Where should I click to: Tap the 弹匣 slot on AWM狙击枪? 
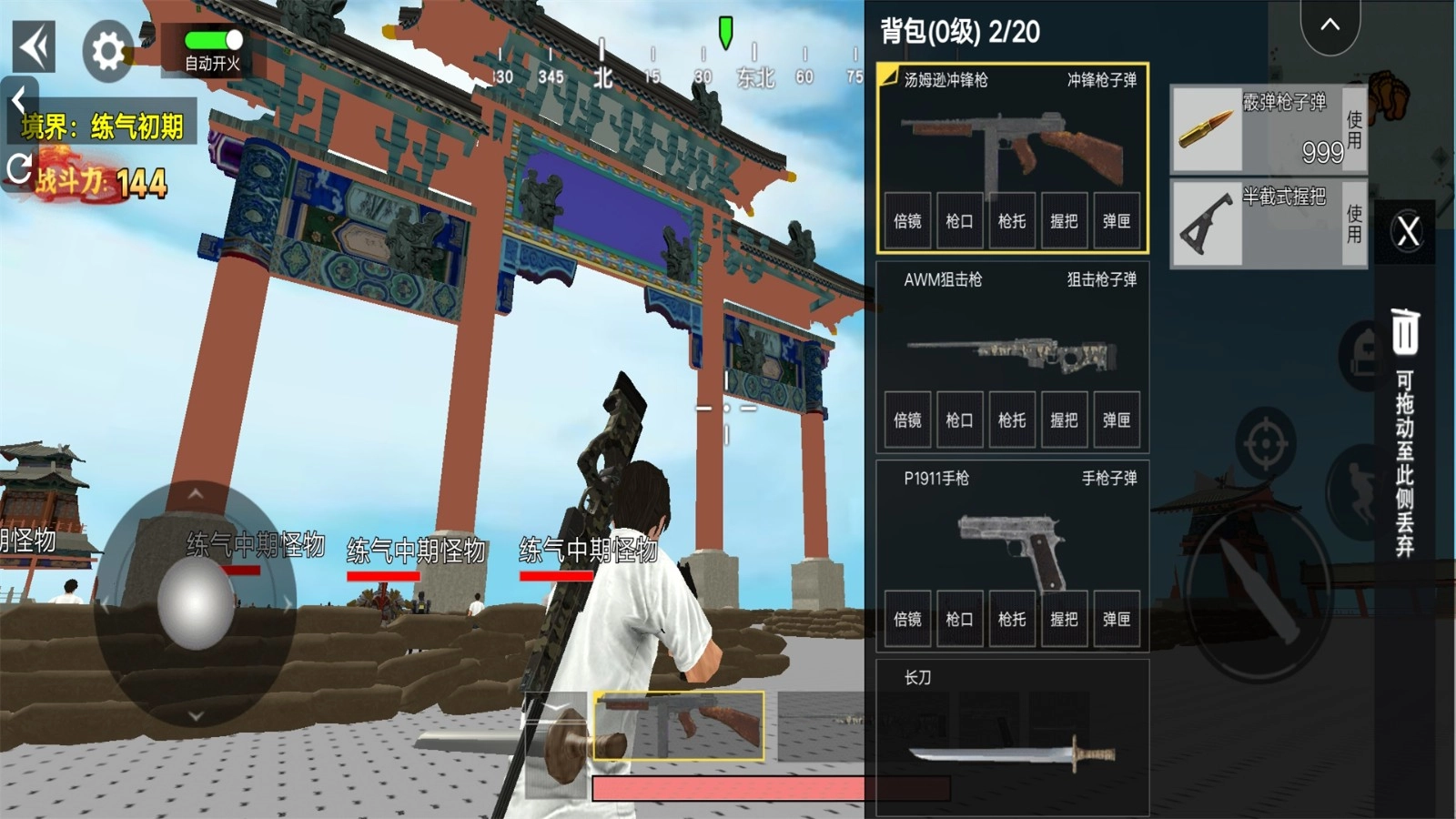click(x=1117, y=420)
